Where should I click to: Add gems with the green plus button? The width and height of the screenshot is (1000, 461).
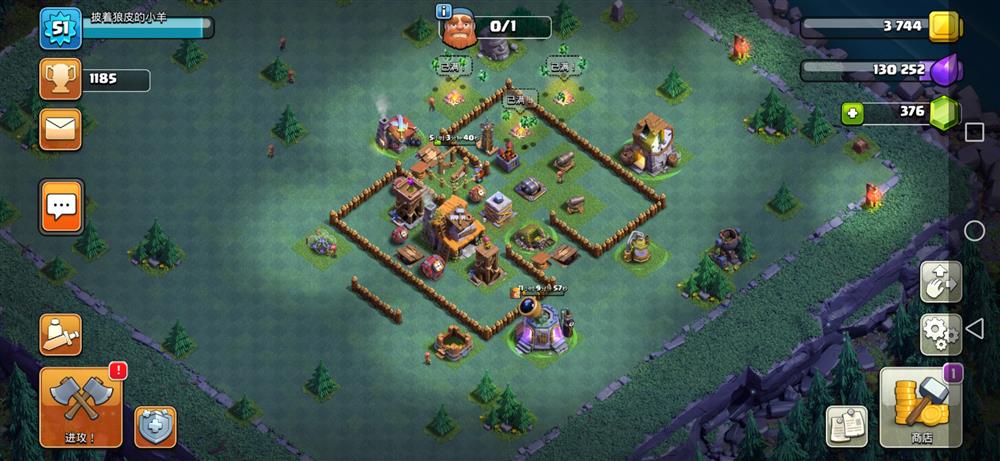click(852, 113)
